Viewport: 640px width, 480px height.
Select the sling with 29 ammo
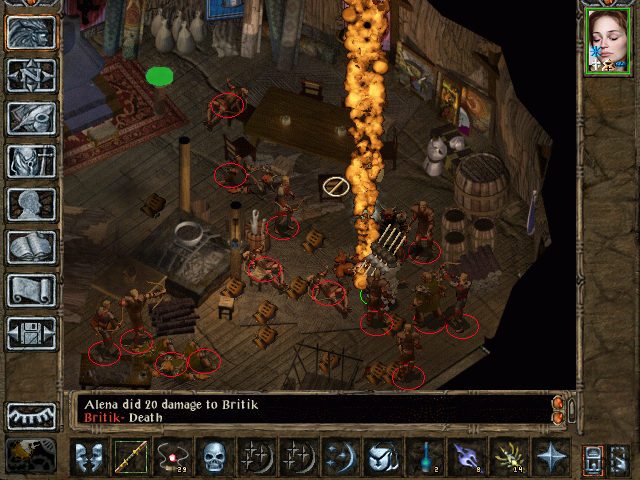point(173,458)
